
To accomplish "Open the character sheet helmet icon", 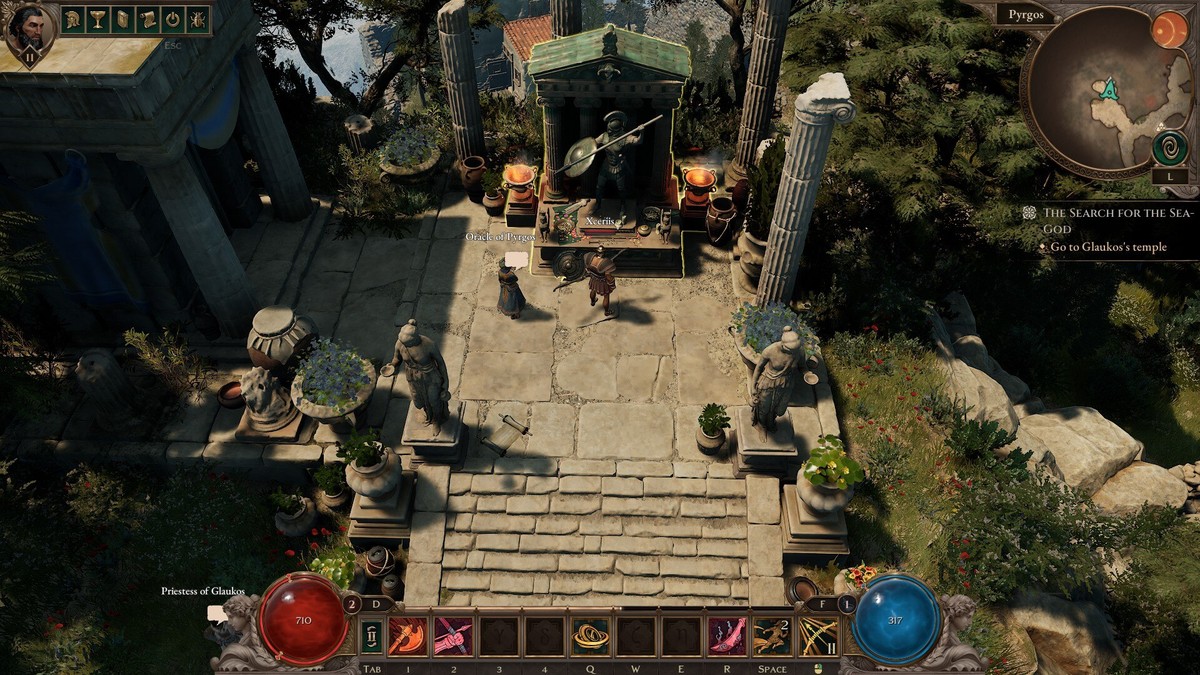I will (73, 19).
